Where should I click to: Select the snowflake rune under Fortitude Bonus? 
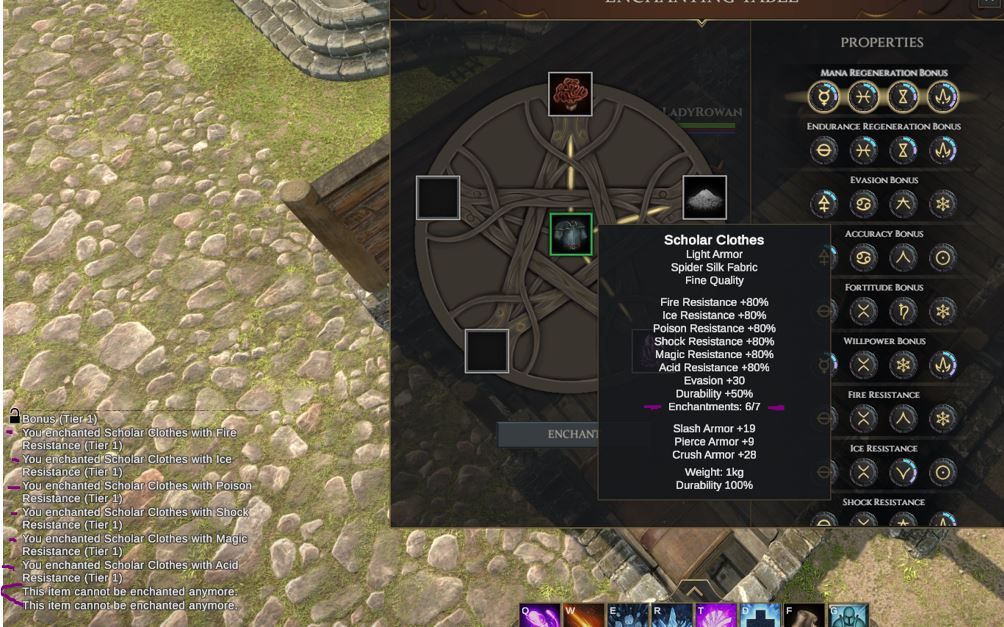pos(942,311)
